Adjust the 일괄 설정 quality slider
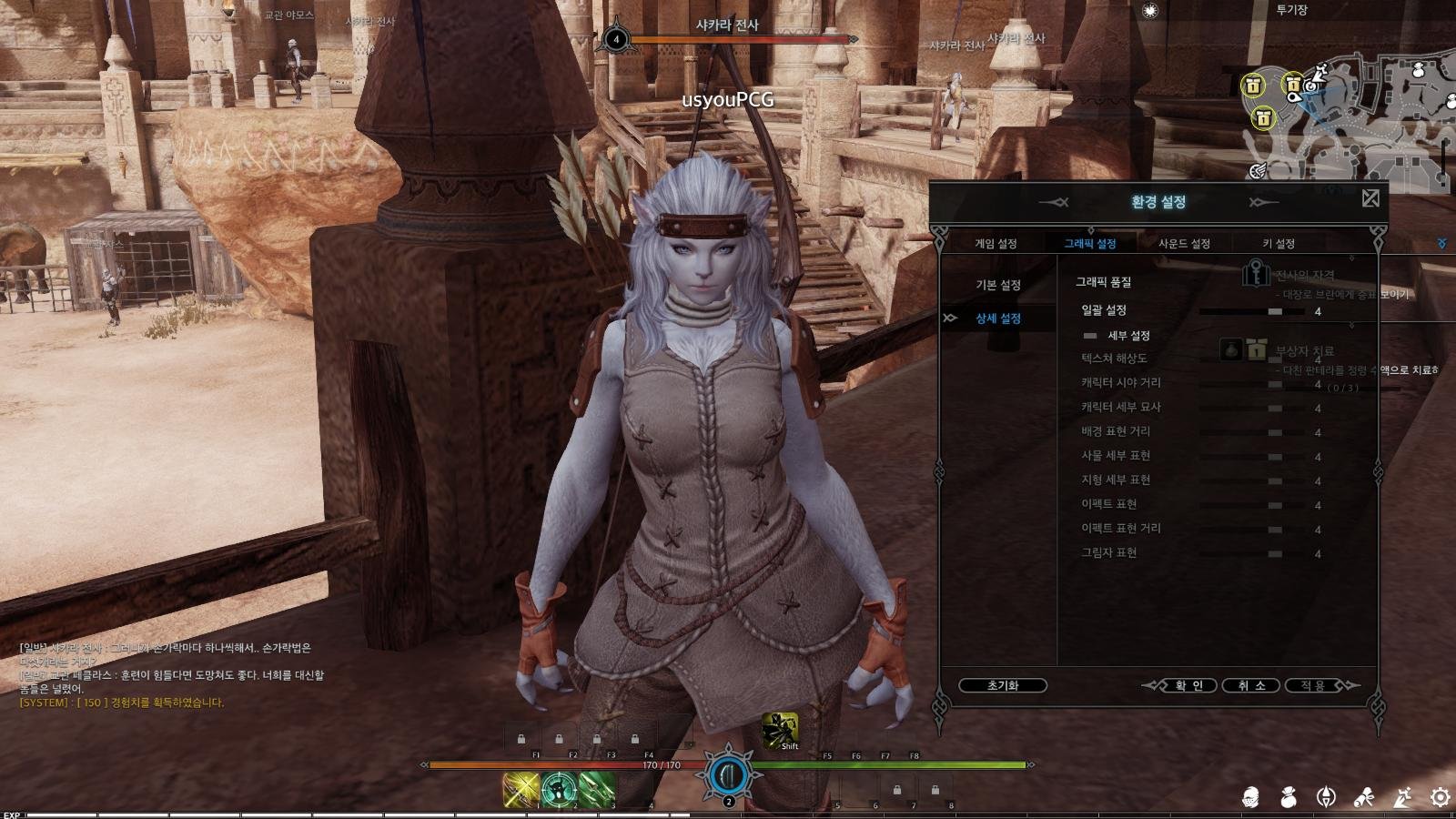Screen dimensions: 1456x819 [1275, 311]
